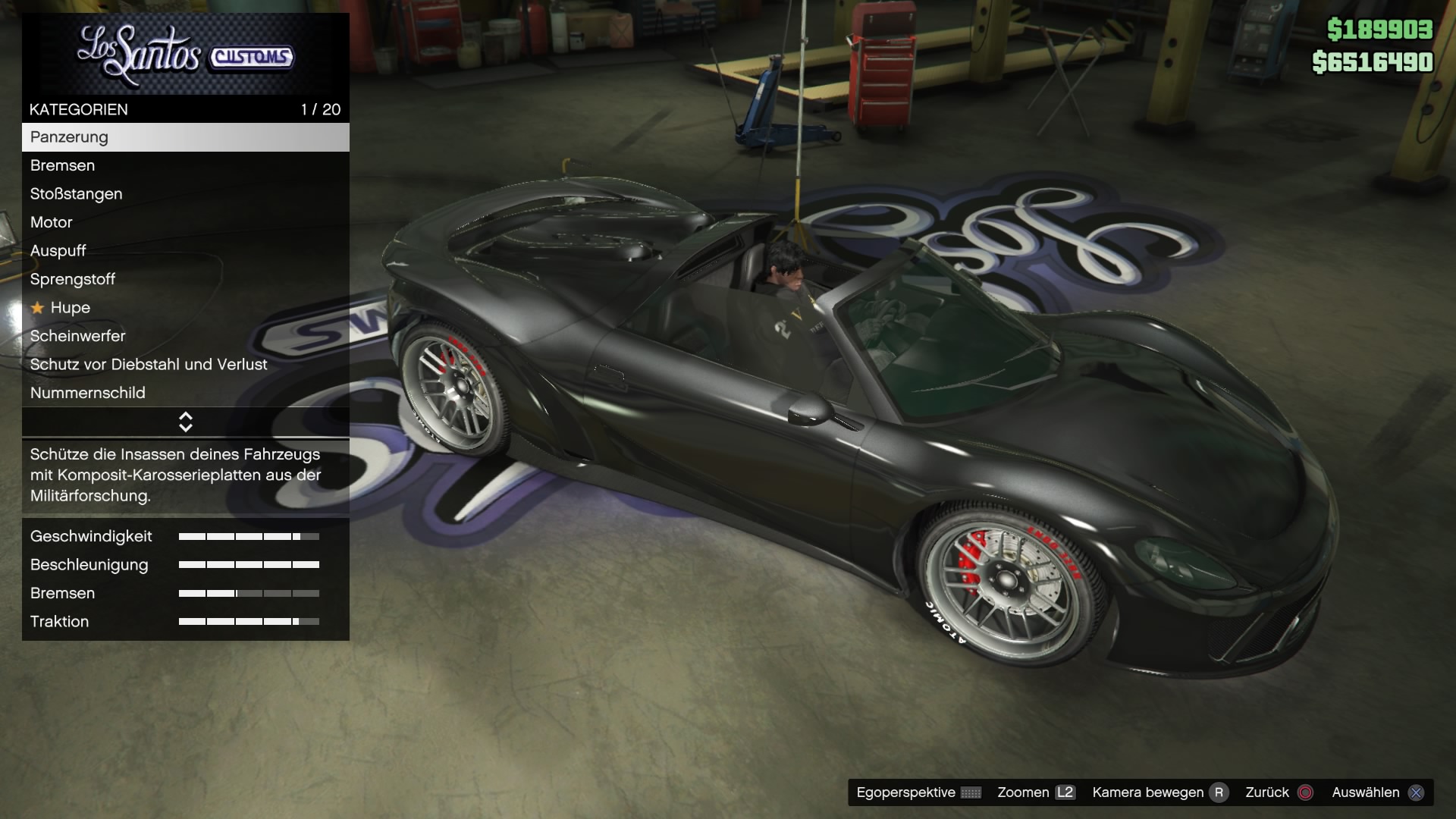
Task: Choose the Stoßstangen menu entry
Action: (185, 194)
